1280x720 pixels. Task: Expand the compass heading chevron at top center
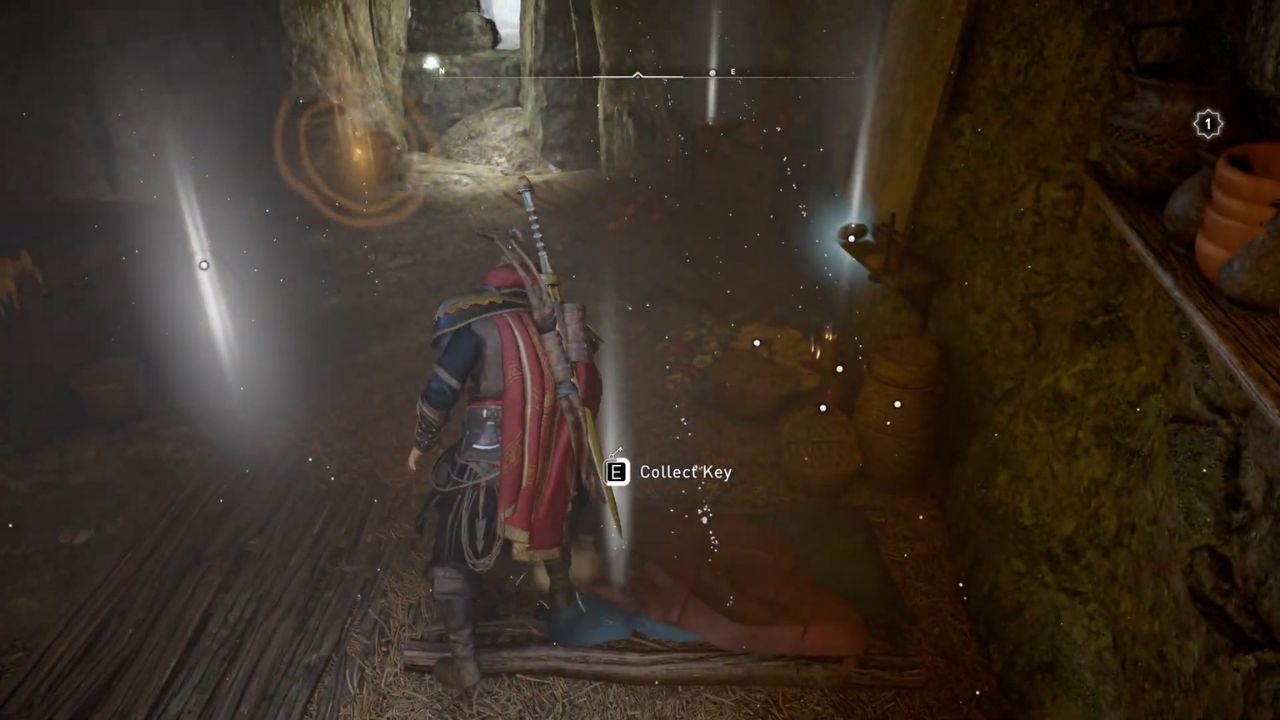[x=637, y=76]
